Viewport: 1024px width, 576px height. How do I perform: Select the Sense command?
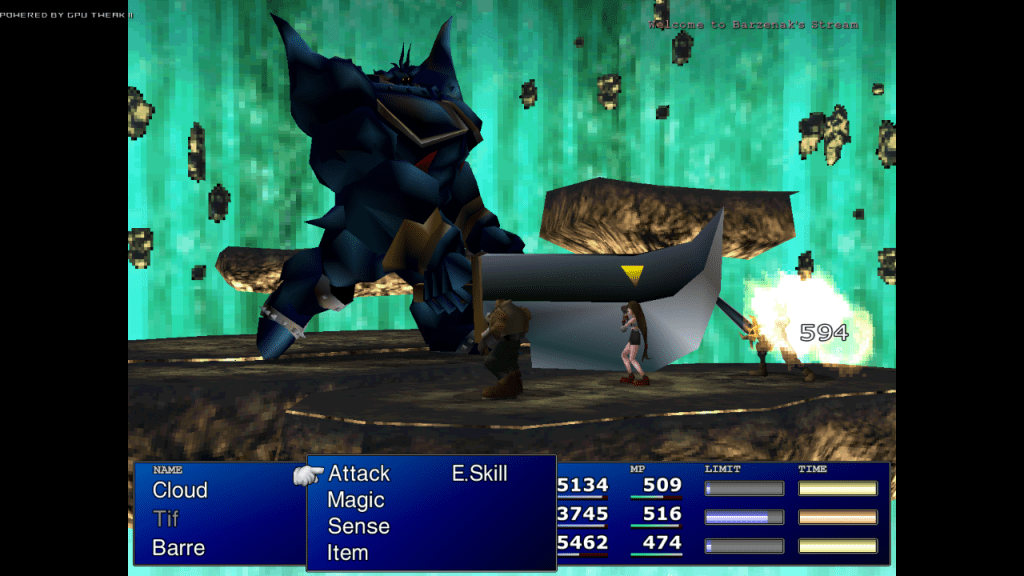[x=358, y=526]
